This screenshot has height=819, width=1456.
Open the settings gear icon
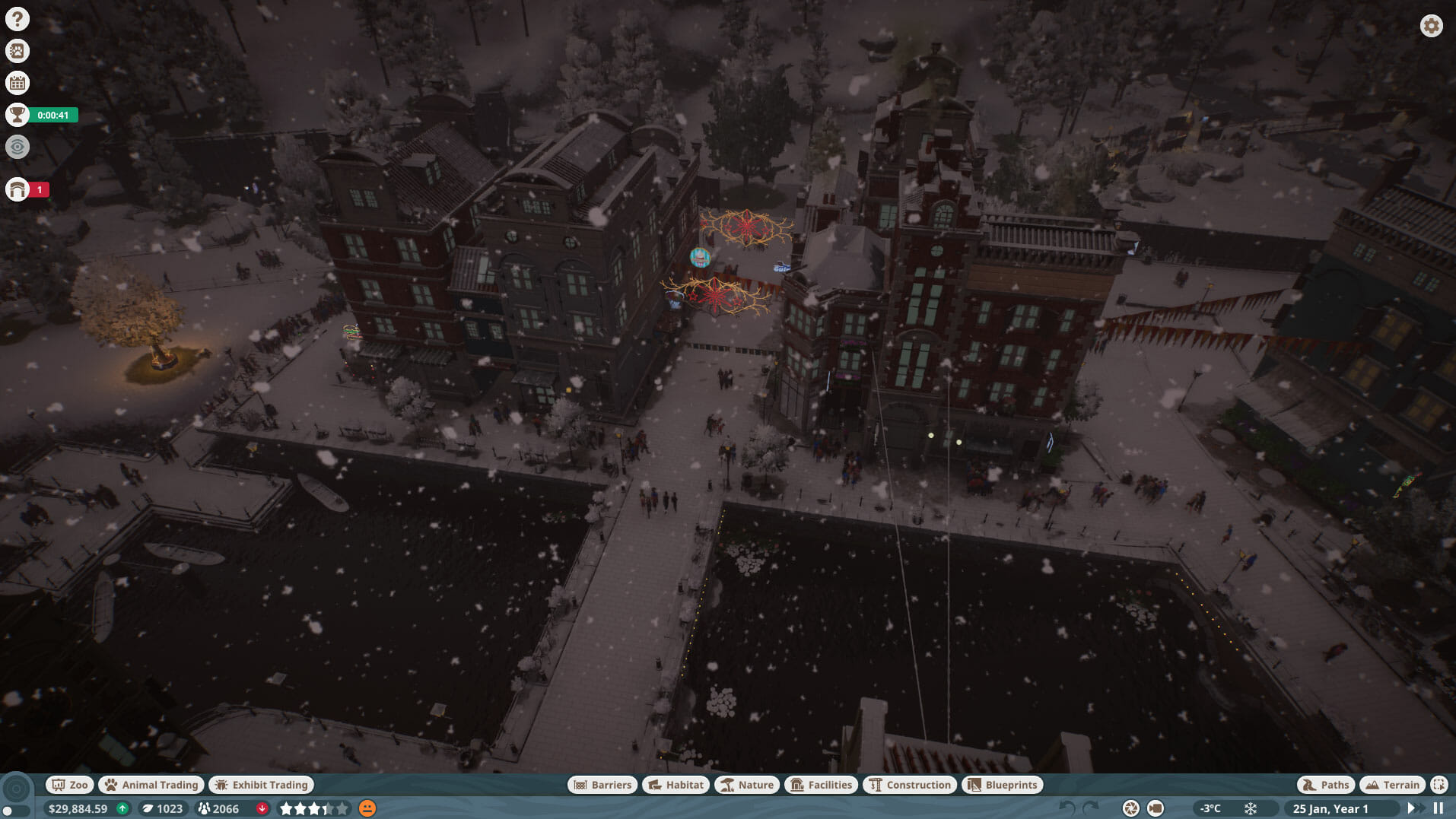pyautogui.click(x=1431, y=26)
